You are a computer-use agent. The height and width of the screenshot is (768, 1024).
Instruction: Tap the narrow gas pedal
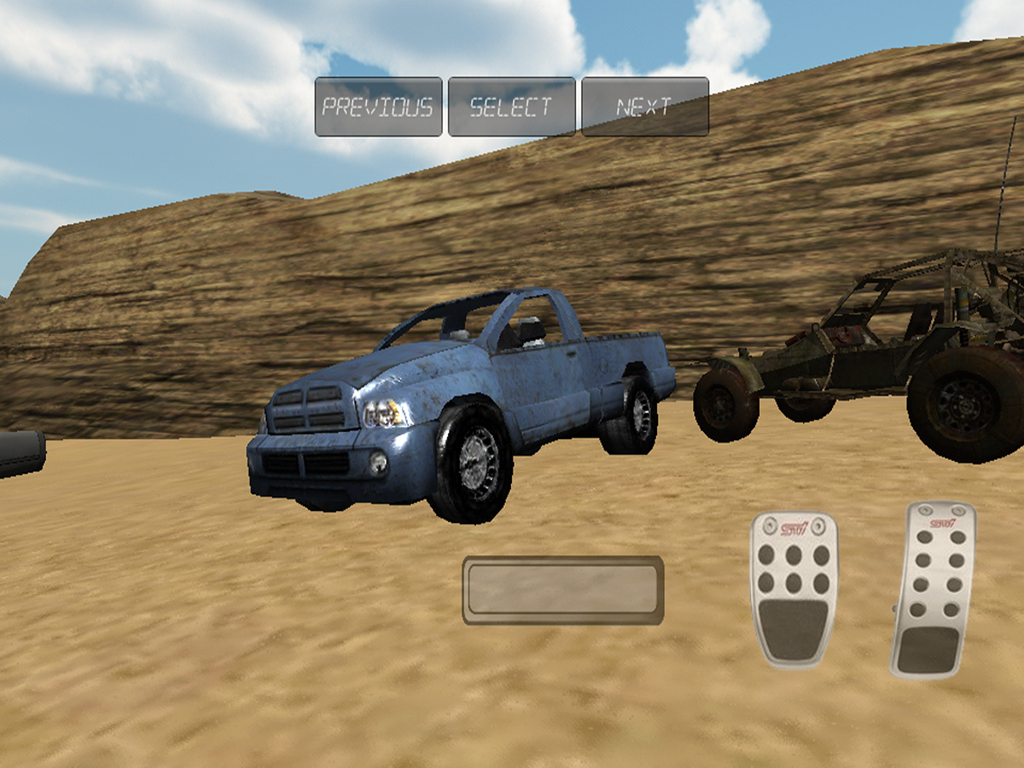[933, 590]
